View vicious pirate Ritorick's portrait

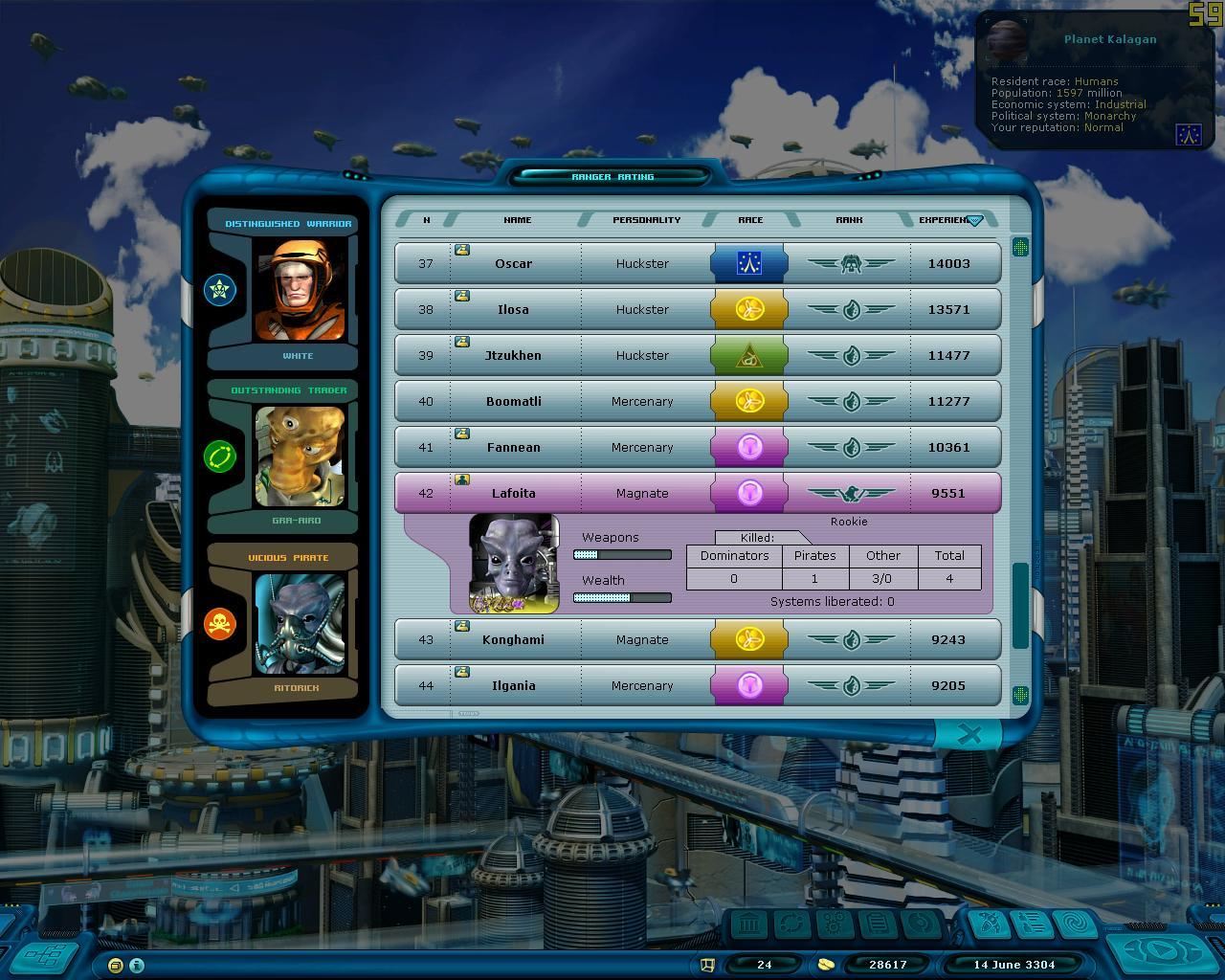[x=300, y=624]
